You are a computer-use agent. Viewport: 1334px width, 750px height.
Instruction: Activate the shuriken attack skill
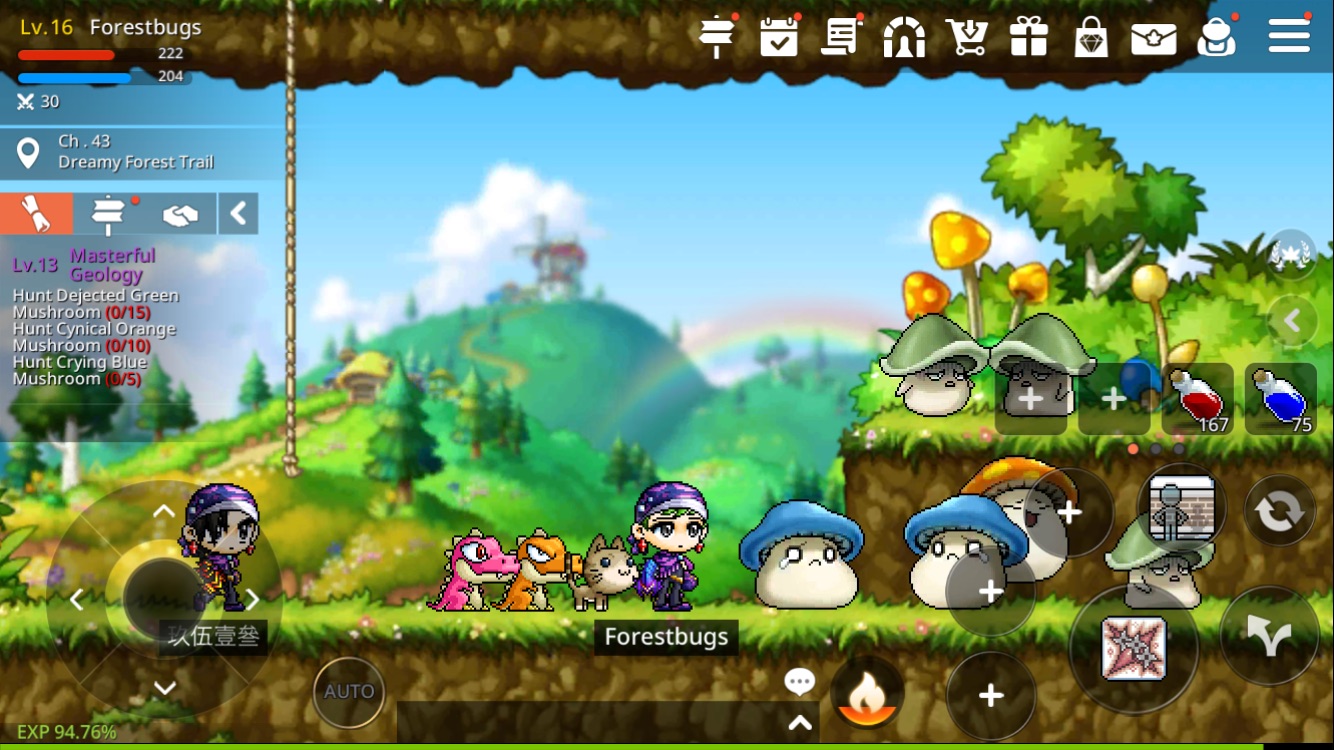coord(1133,648)
